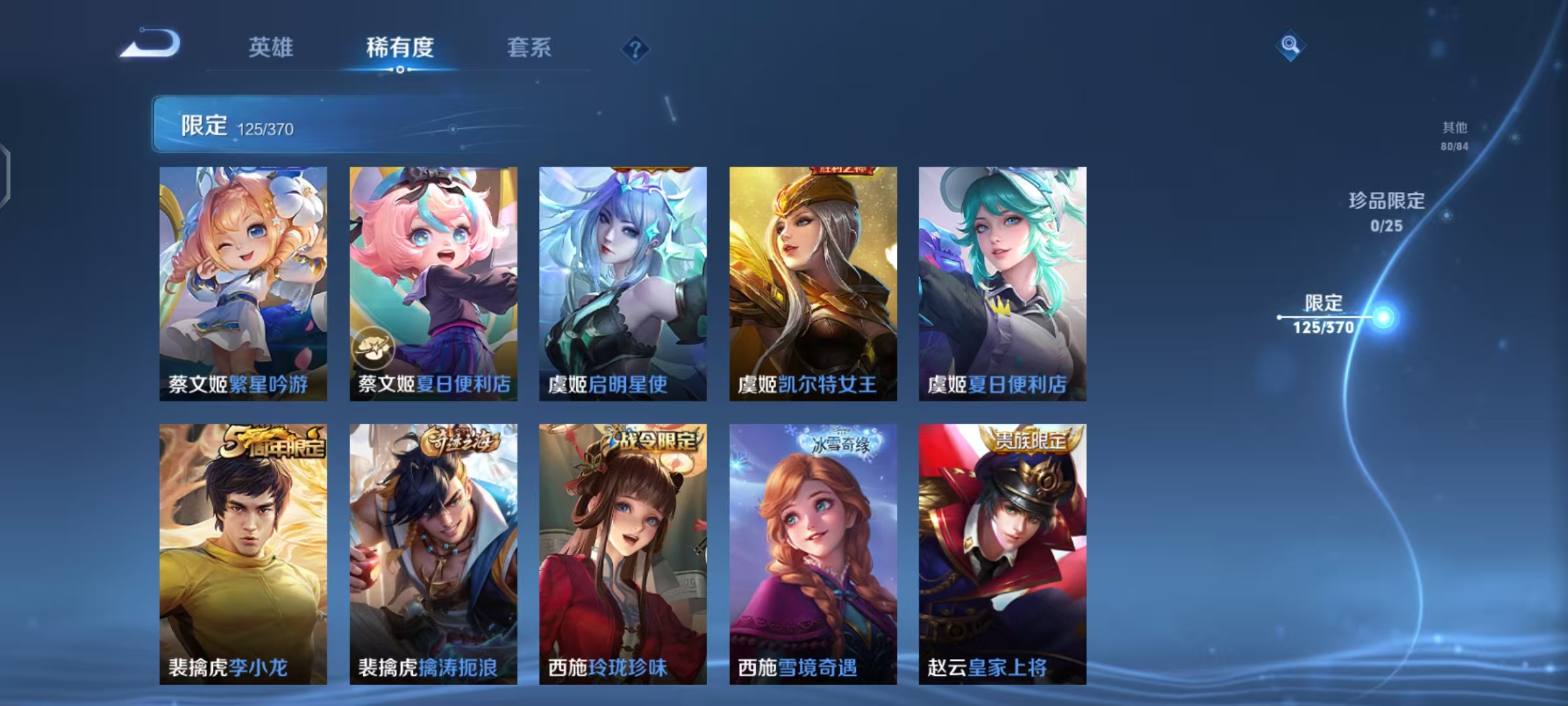Switch to the 英雄 tab
Viewport: 1568px width, 706px height.
pos(271,48)
